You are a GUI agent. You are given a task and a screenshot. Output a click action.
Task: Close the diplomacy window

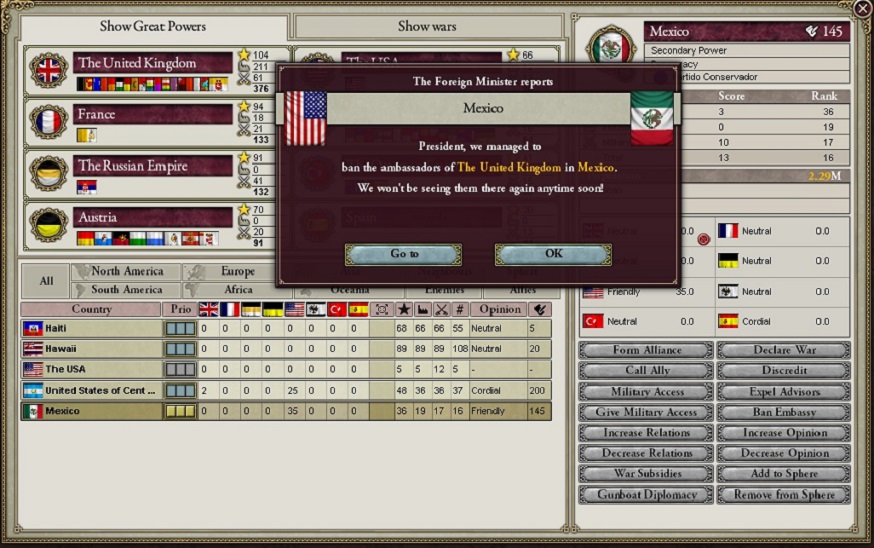[862, 9]
